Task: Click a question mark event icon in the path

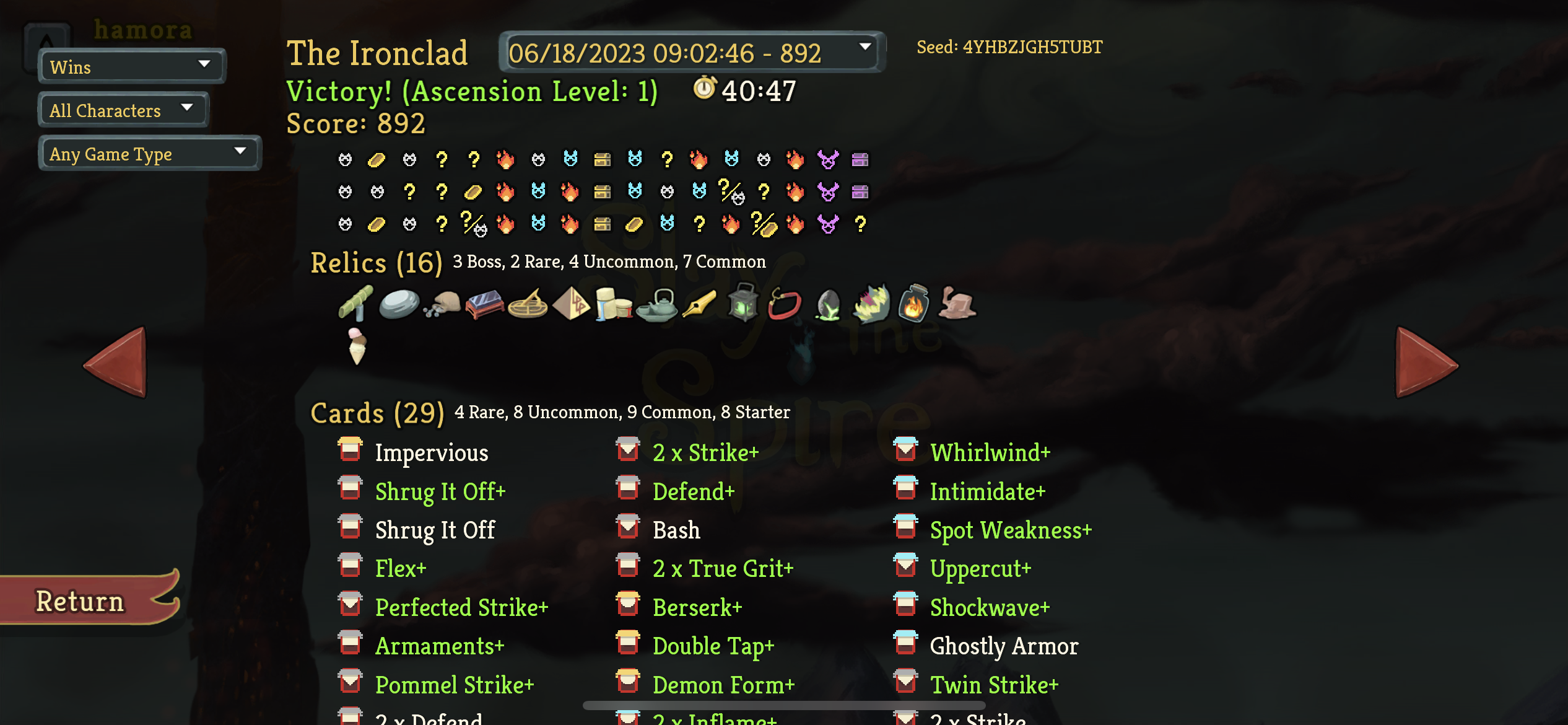Action: click(442, 159)
